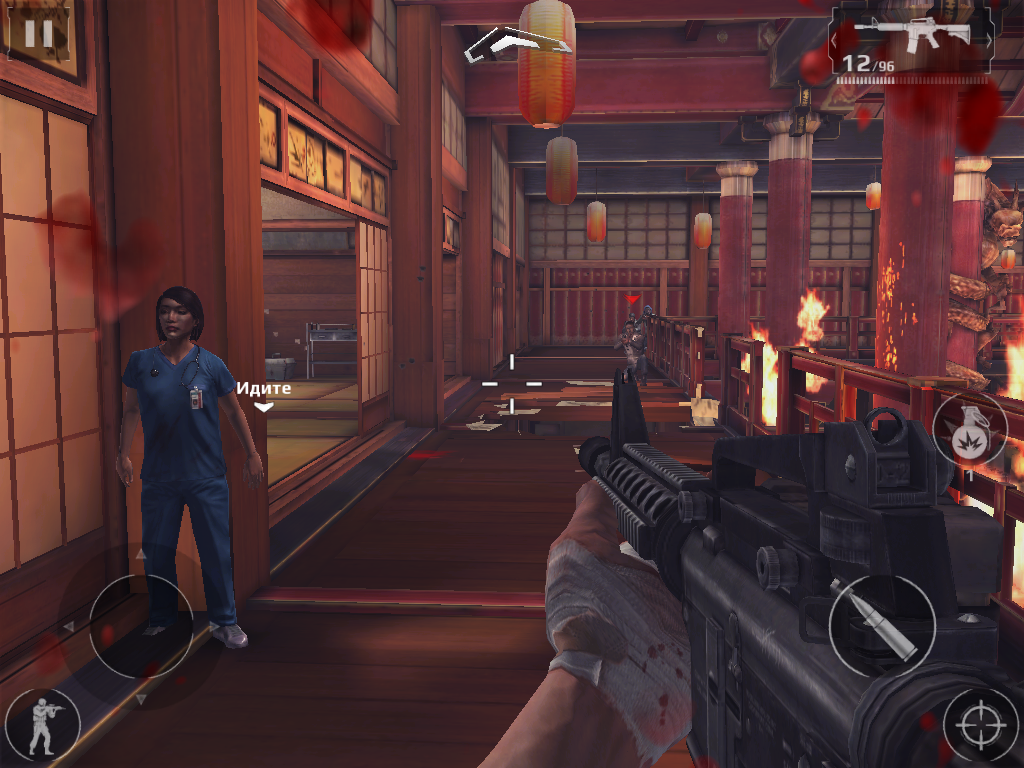1024x768 pixels.
Task: Pause the game with the pause button
Action: coord(38,33)
